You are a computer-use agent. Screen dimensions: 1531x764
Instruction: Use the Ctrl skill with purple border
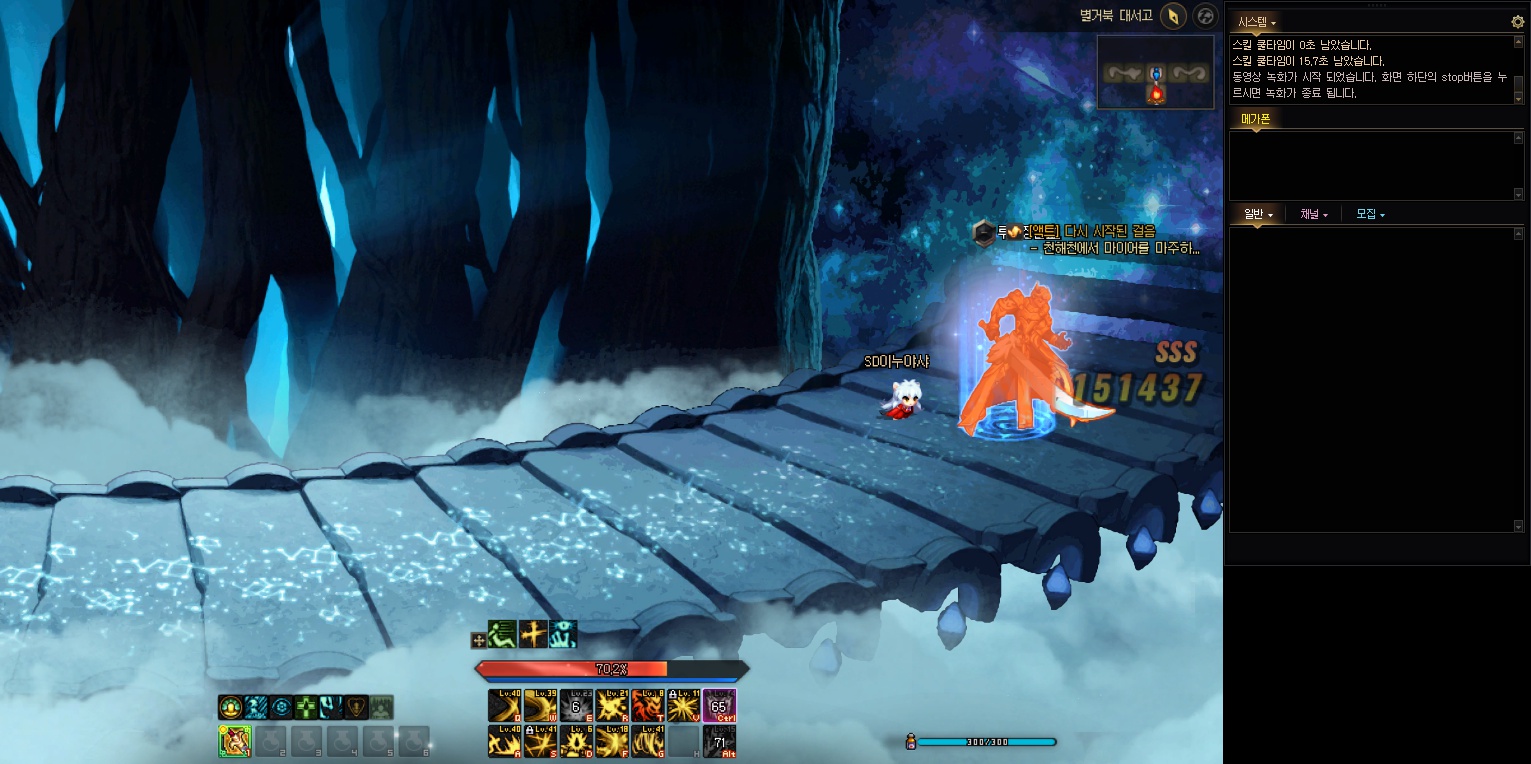718,706
